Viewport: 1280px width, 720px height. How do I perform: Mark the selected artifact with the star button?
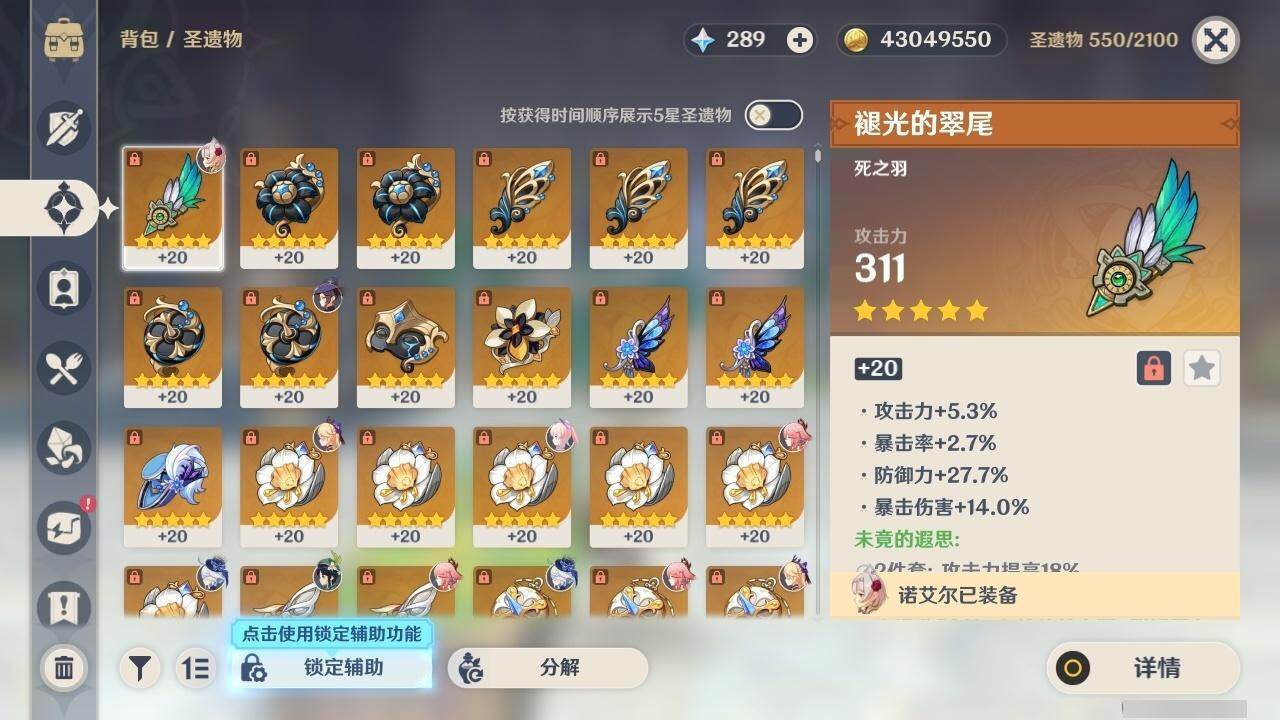coord(1202,368)
